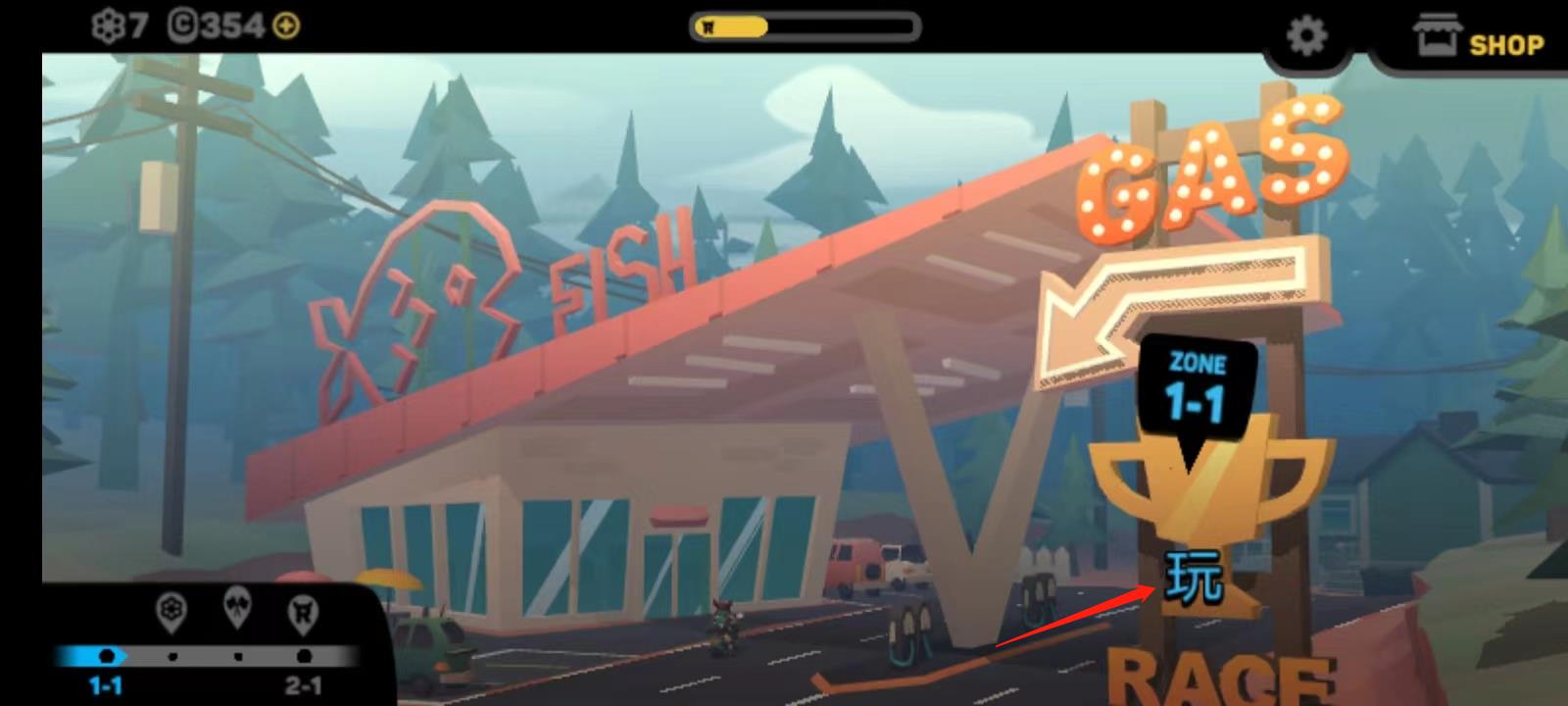Open the gear settings menu
Screen dimensions: 1568x706
[x=1306, y=37]
